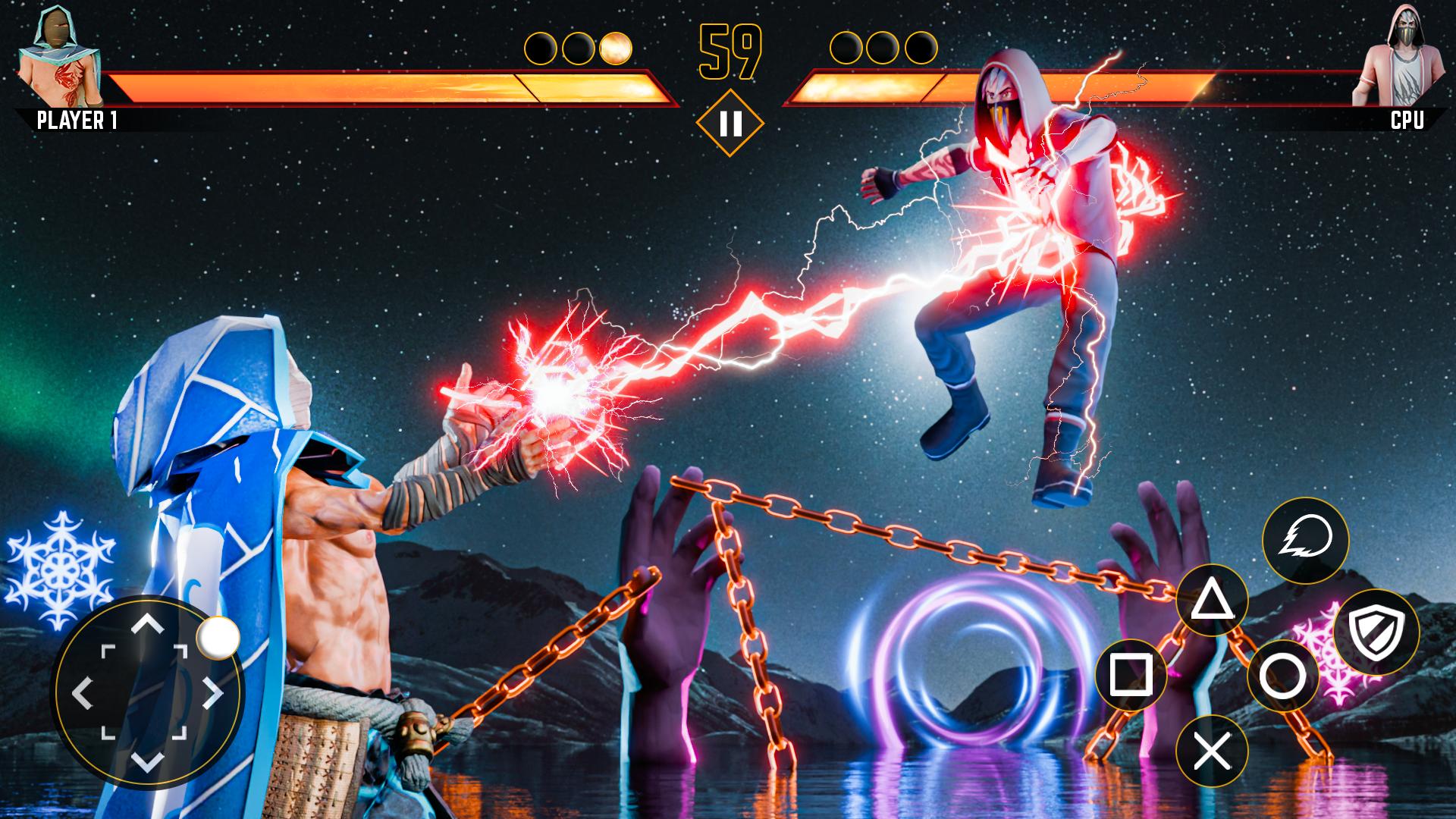Screen dimensions: 1456x819
Task: Move down with the d-pad down arrow
Action: click(147, 760)
